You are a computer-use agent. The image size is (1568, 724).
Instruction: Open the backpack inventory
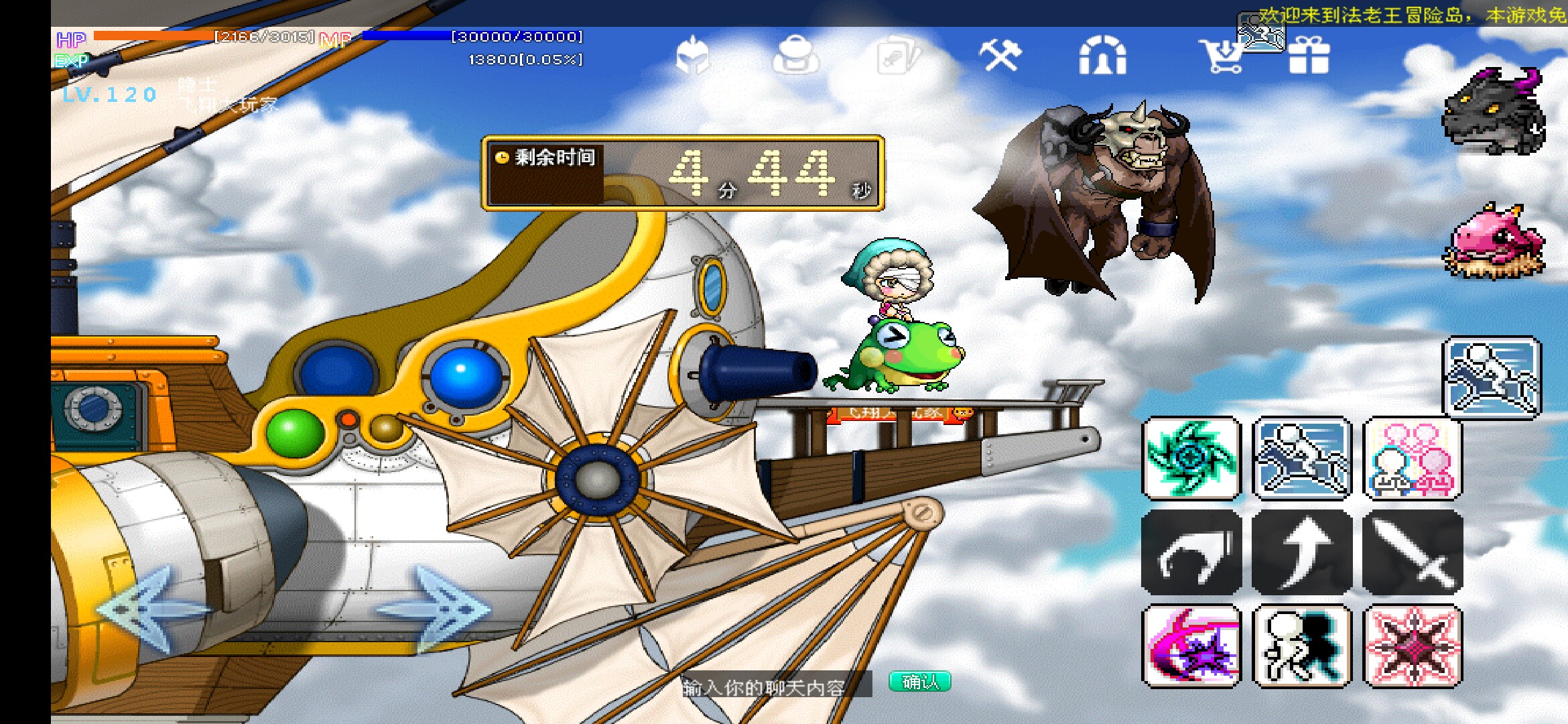tap(795, 56)
